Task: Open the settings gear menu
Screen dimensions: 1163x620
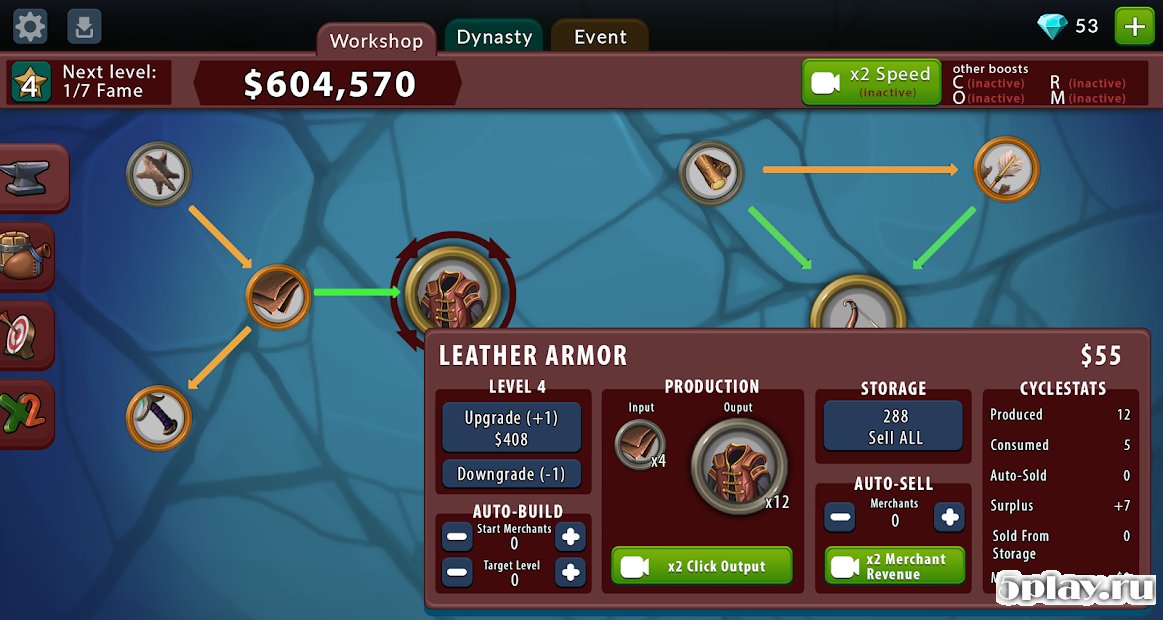Action: pos(30,26)
